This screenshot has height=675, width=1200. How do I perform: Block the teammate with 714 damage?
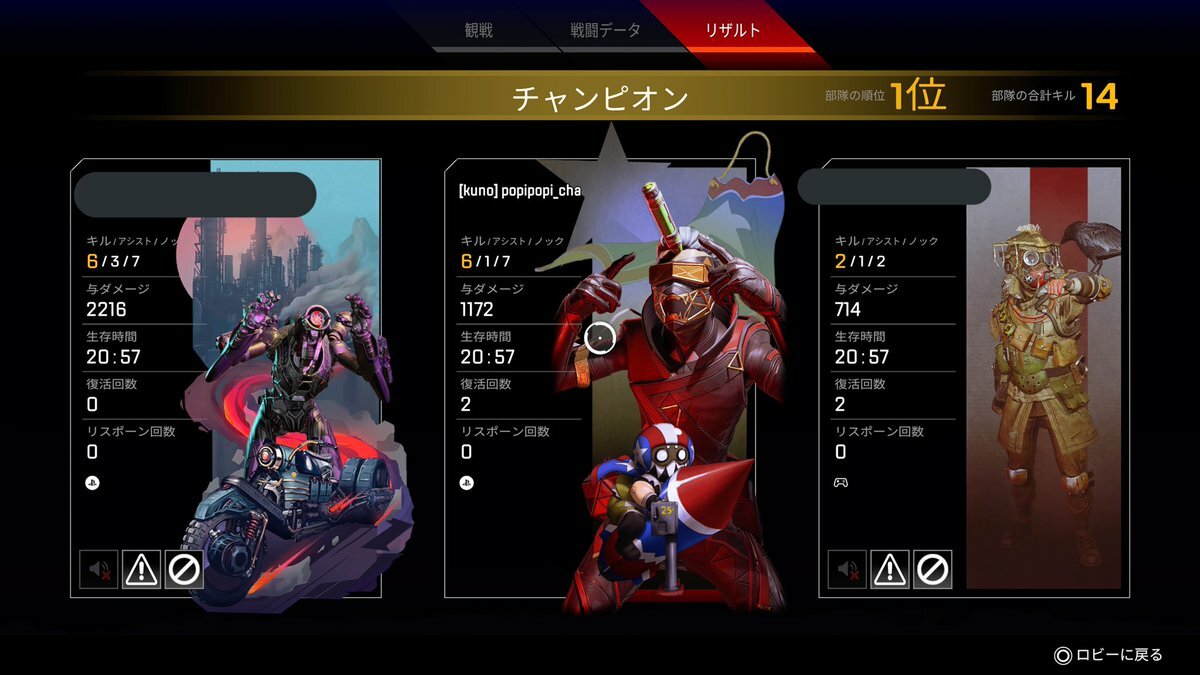point(932,569)
